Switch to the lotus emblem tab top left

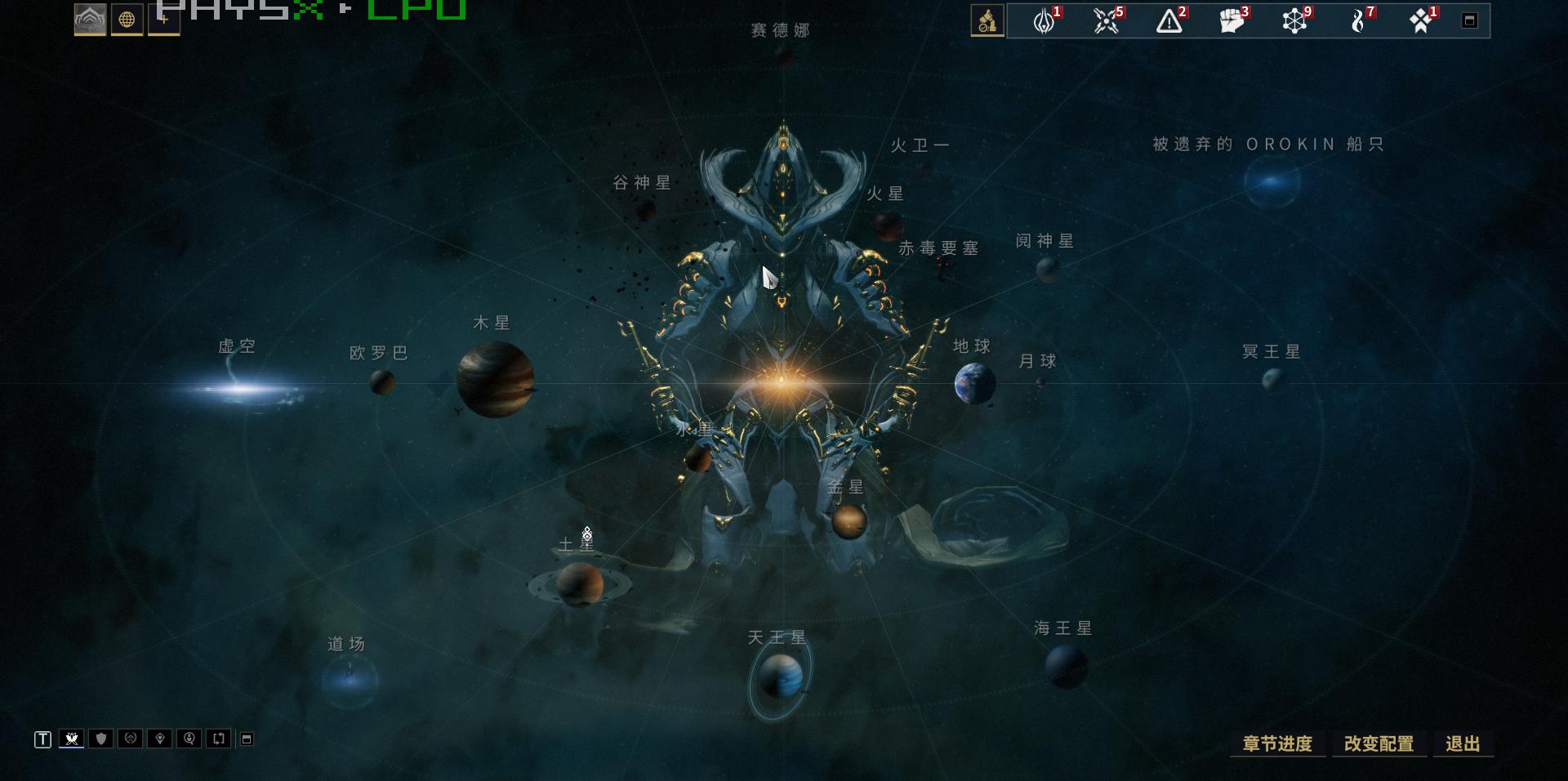click(x=91, y=18)
